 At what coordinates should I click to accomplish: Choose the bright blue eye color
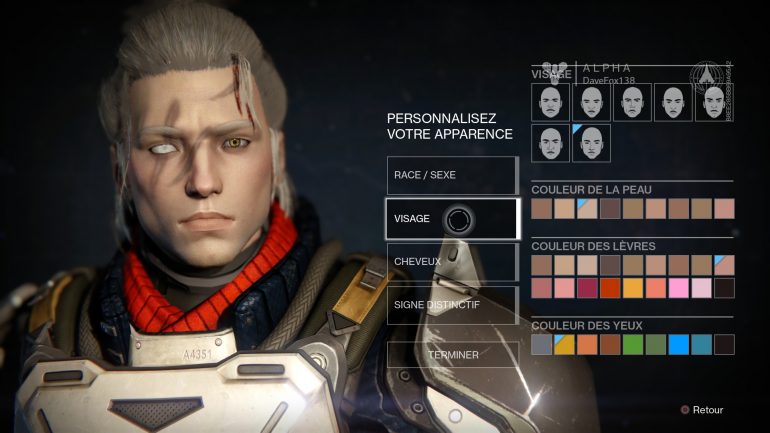pyautogui.click(x=678, y=344)
